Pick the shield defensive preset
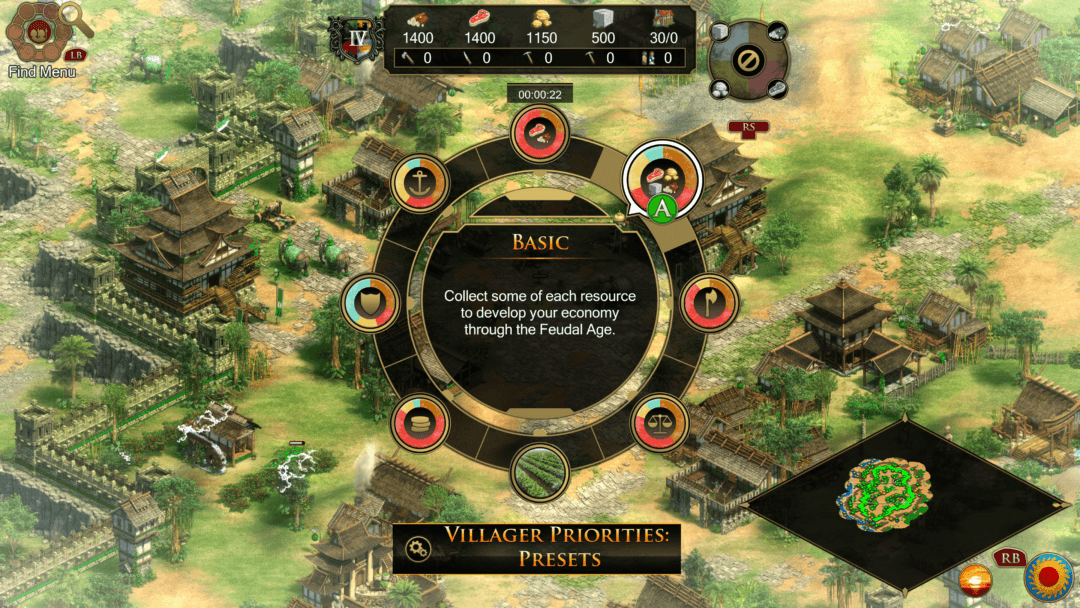Viewport: 1080px width, 608px height. pos(371,304)
